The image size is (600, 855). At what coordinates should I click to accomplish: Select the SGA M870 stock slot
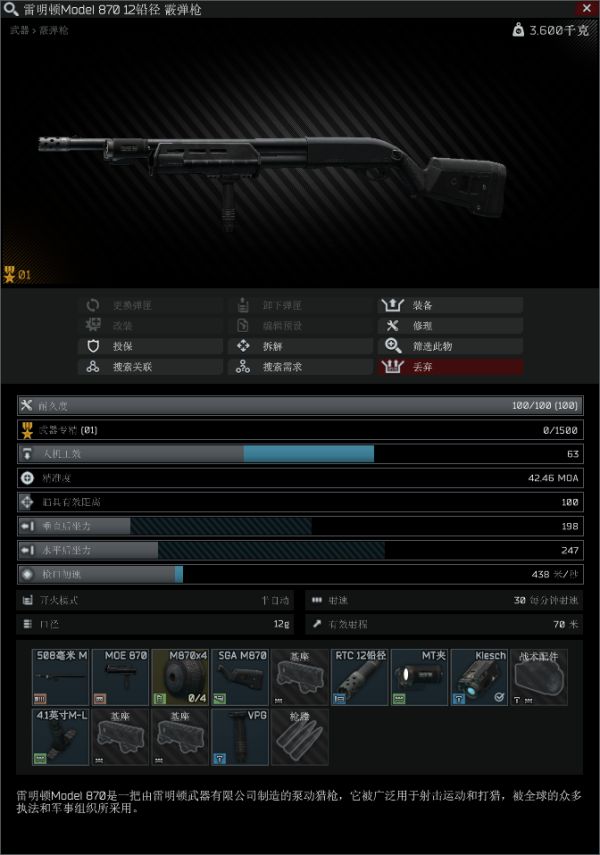[x=240, y=677]
